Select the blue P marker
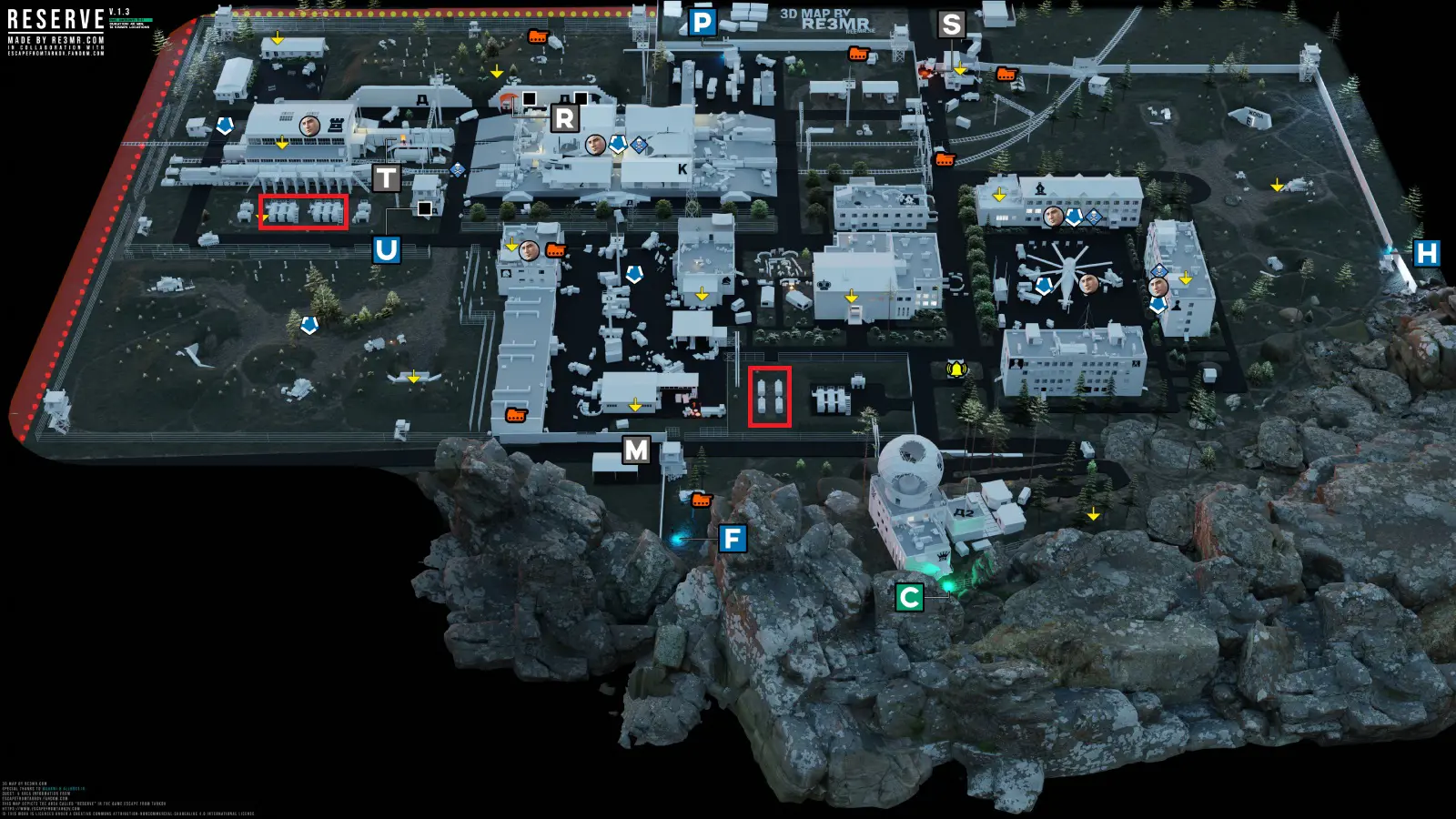This screenshot has width=1456, height=819. pos(702,23)
